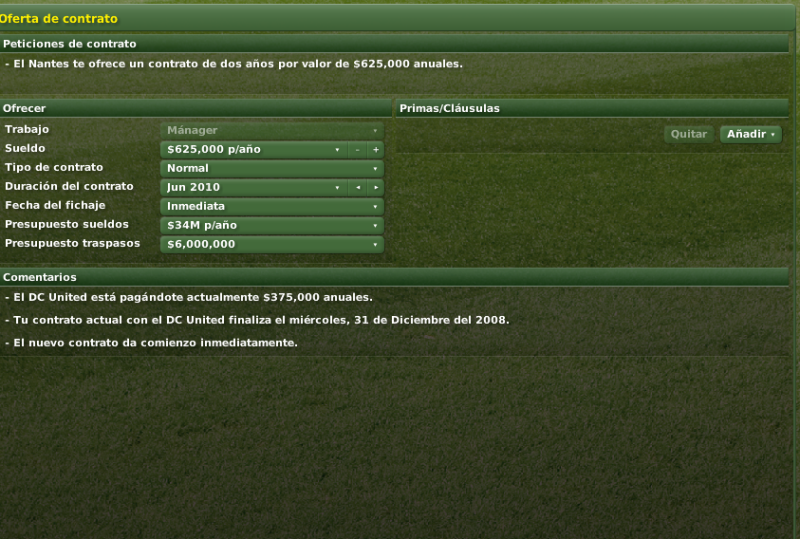Open the Tipo de contrato Normal dropdown
This screenshot has height=539, width=800.
[x=271, y=168]
